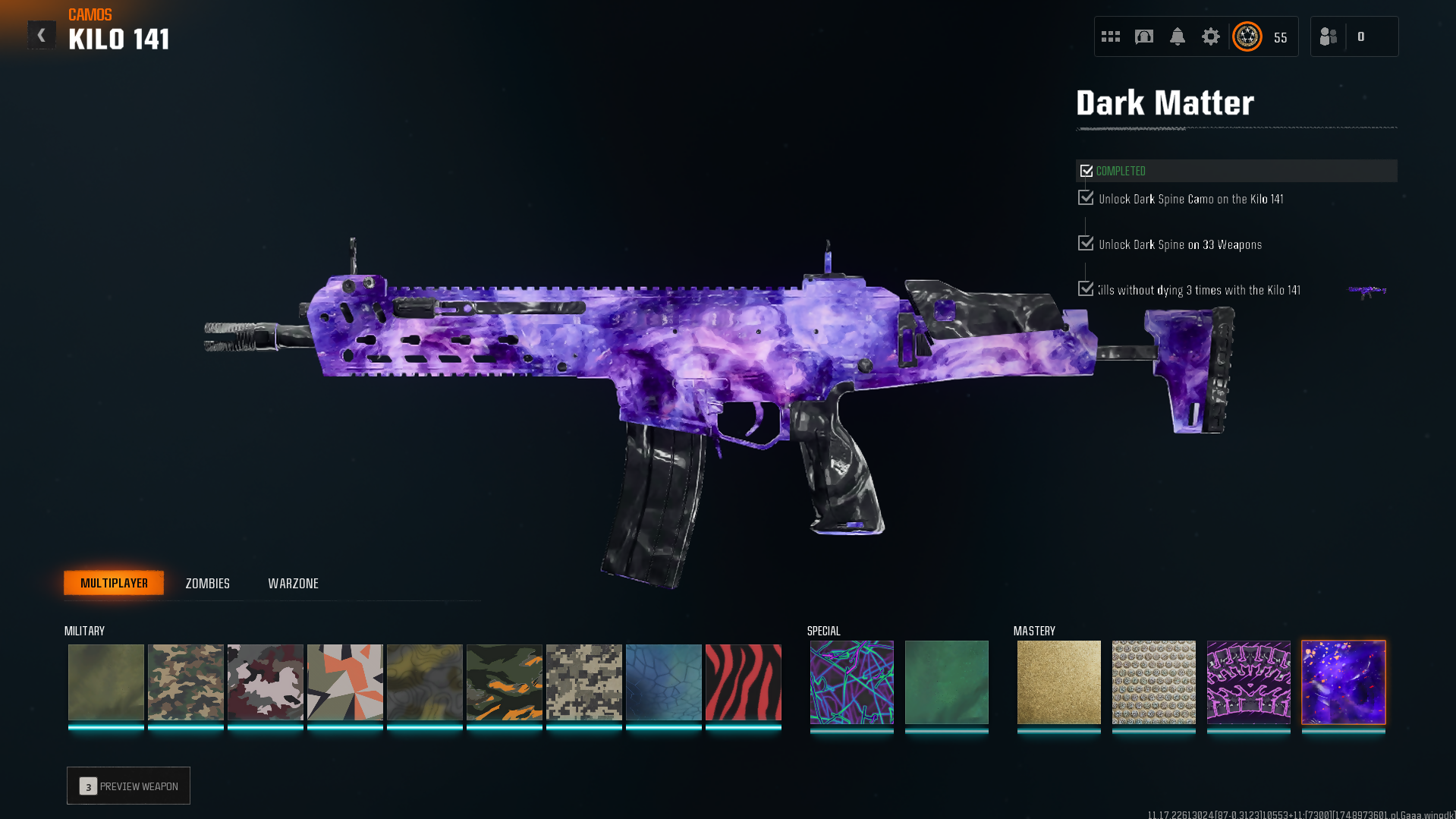This screenshot has width=1456, height=819.
Task: Go back using the top-left arrow button
Action: [41, 35]
